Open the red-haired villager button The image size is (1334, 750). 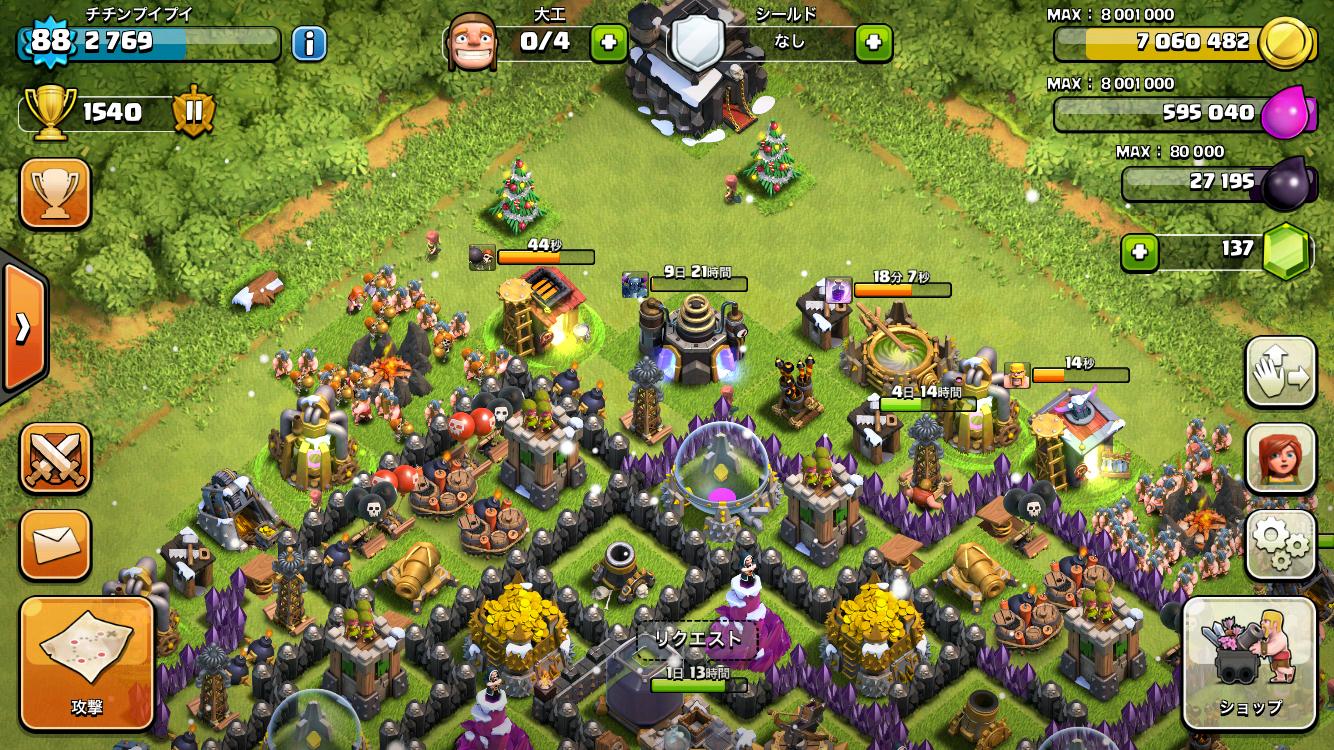(x=1280, y=458)
